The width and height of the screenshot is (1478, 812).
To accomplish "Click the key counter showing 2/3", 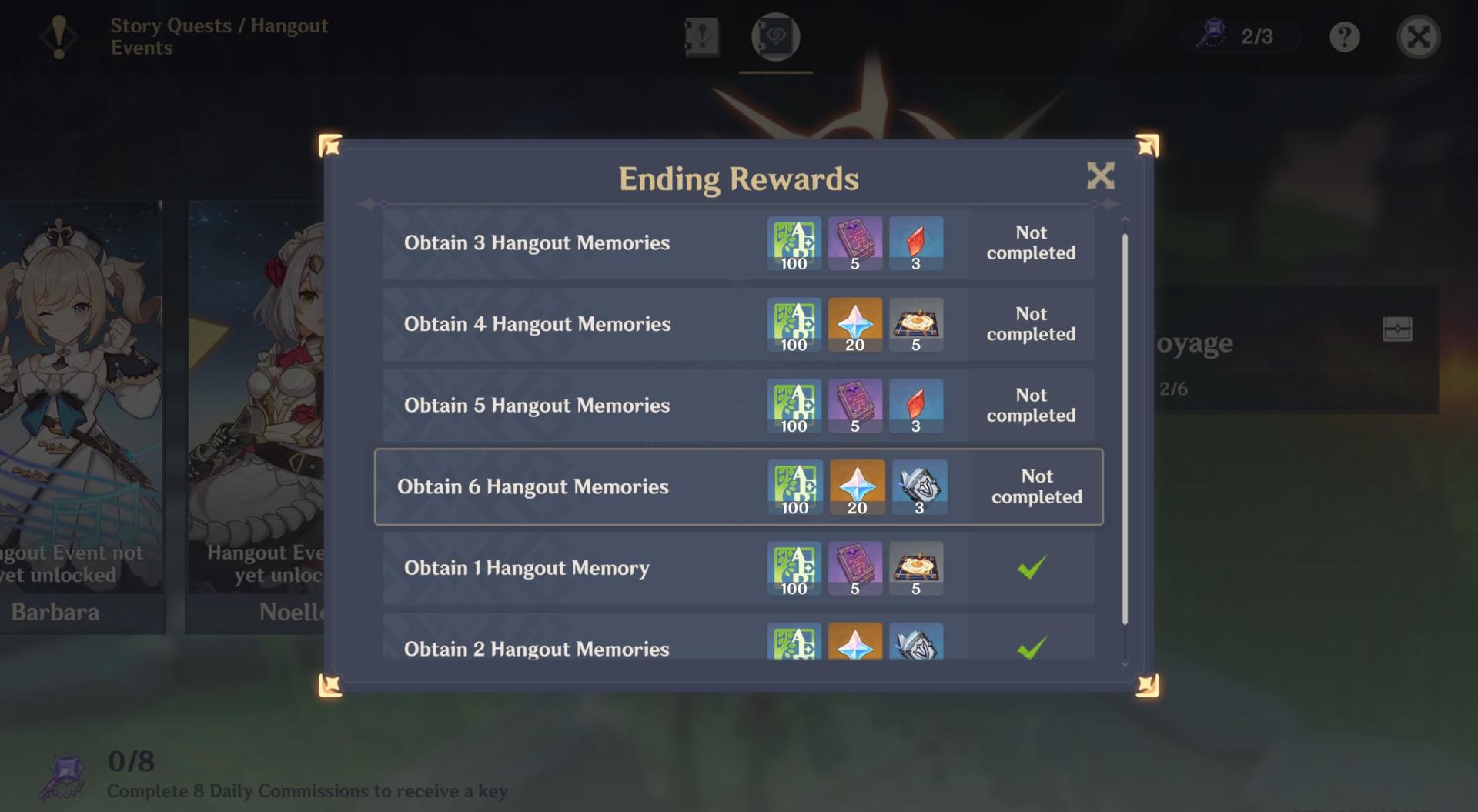I will coord(1239,35).
